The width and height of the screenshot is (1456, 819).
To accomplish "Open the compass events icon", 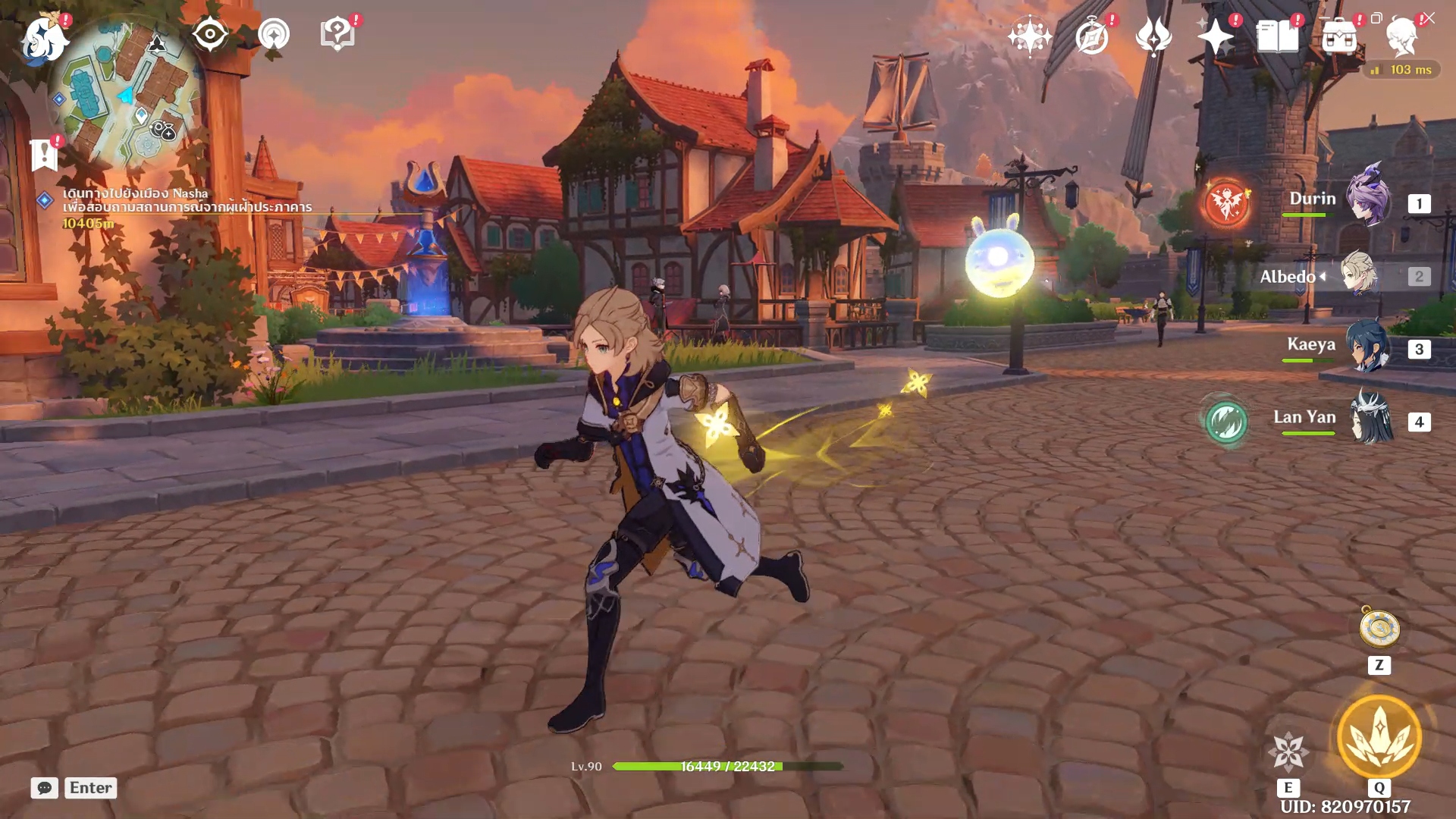I will coord(1092,36).
